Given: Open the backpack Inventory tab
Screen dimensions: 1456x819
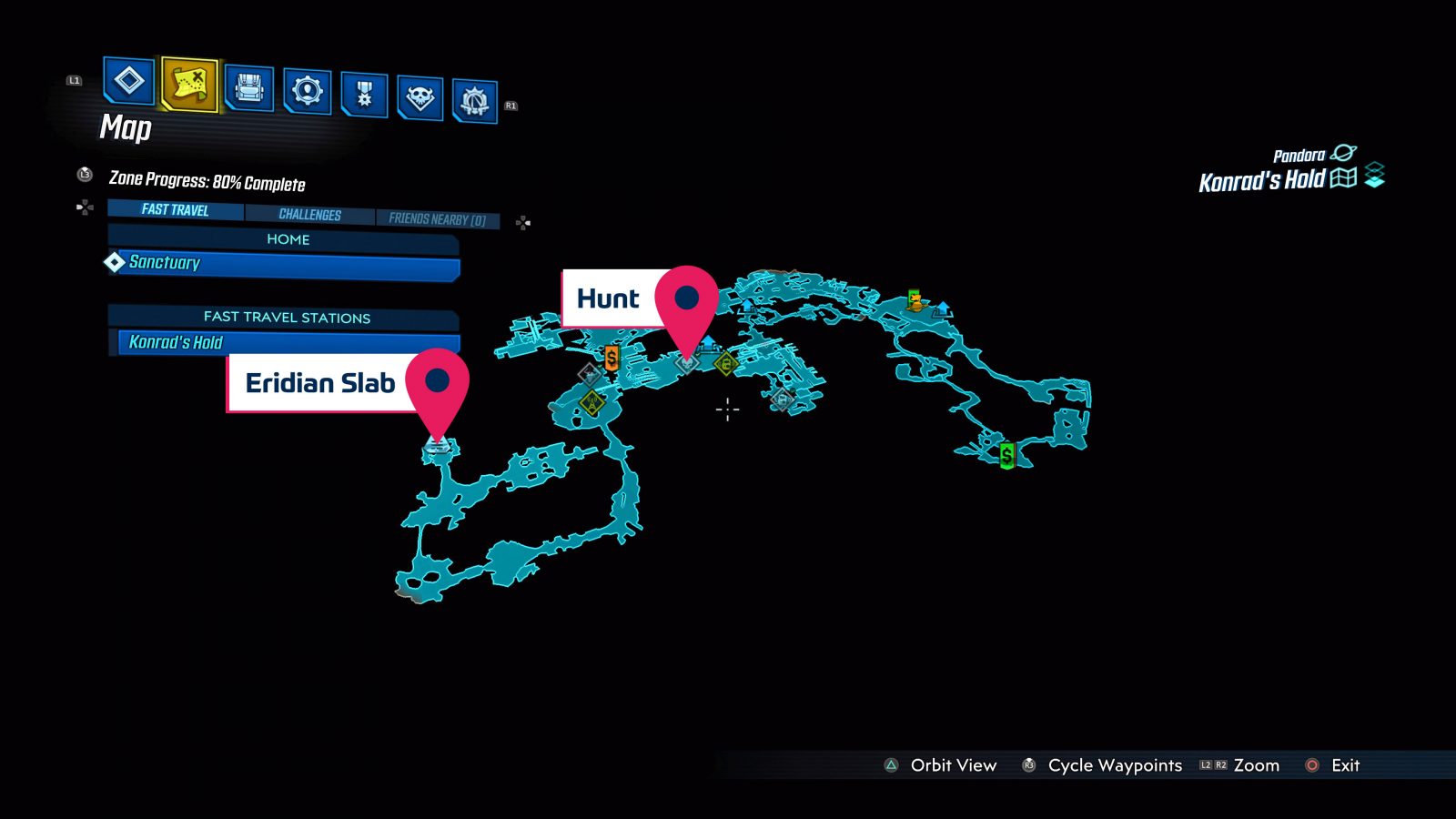Looking at the screenshot, I should 248,88.
